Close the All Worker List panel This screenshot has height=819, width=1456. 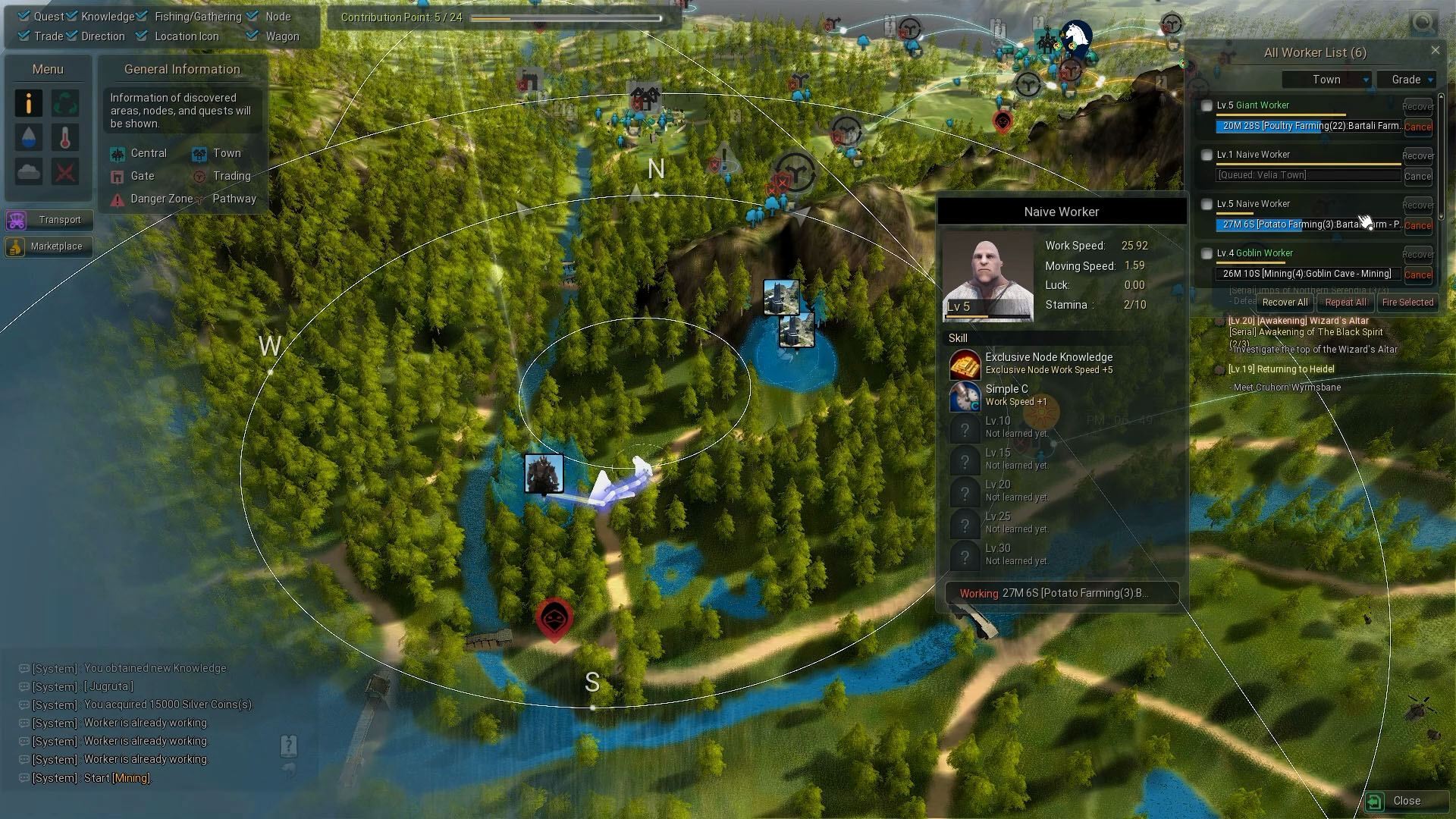click(x=1435, y=51)
